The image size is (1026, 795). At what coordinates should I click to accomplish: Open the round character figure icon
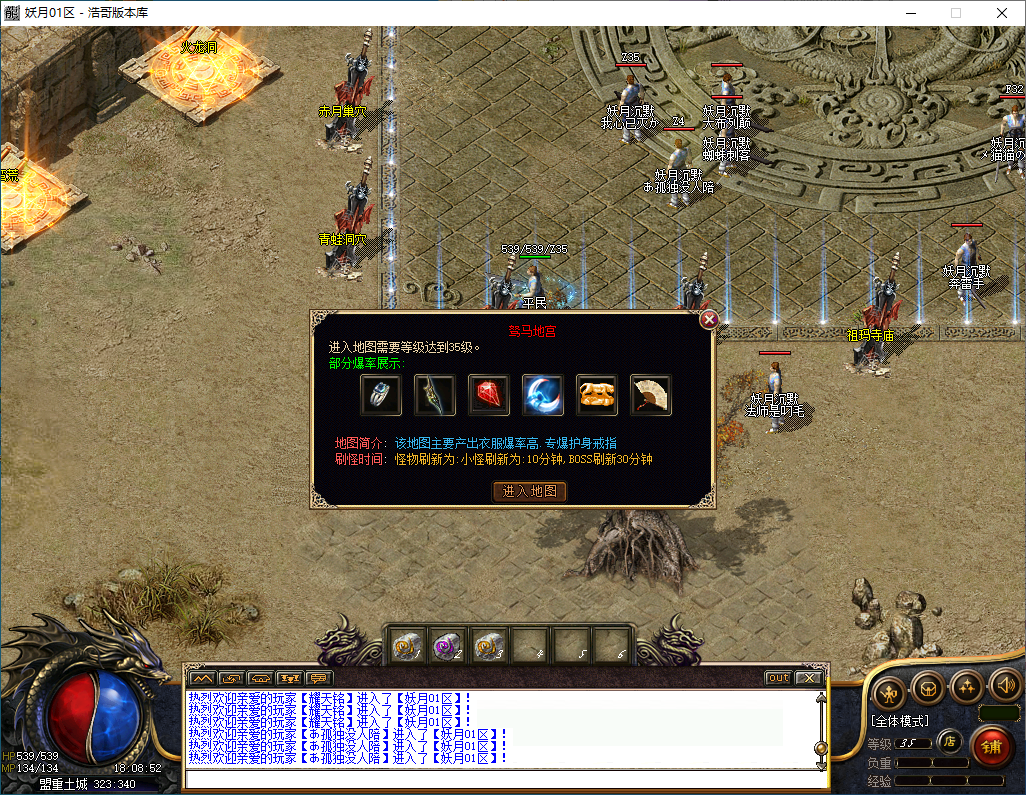tap(889, 690)
